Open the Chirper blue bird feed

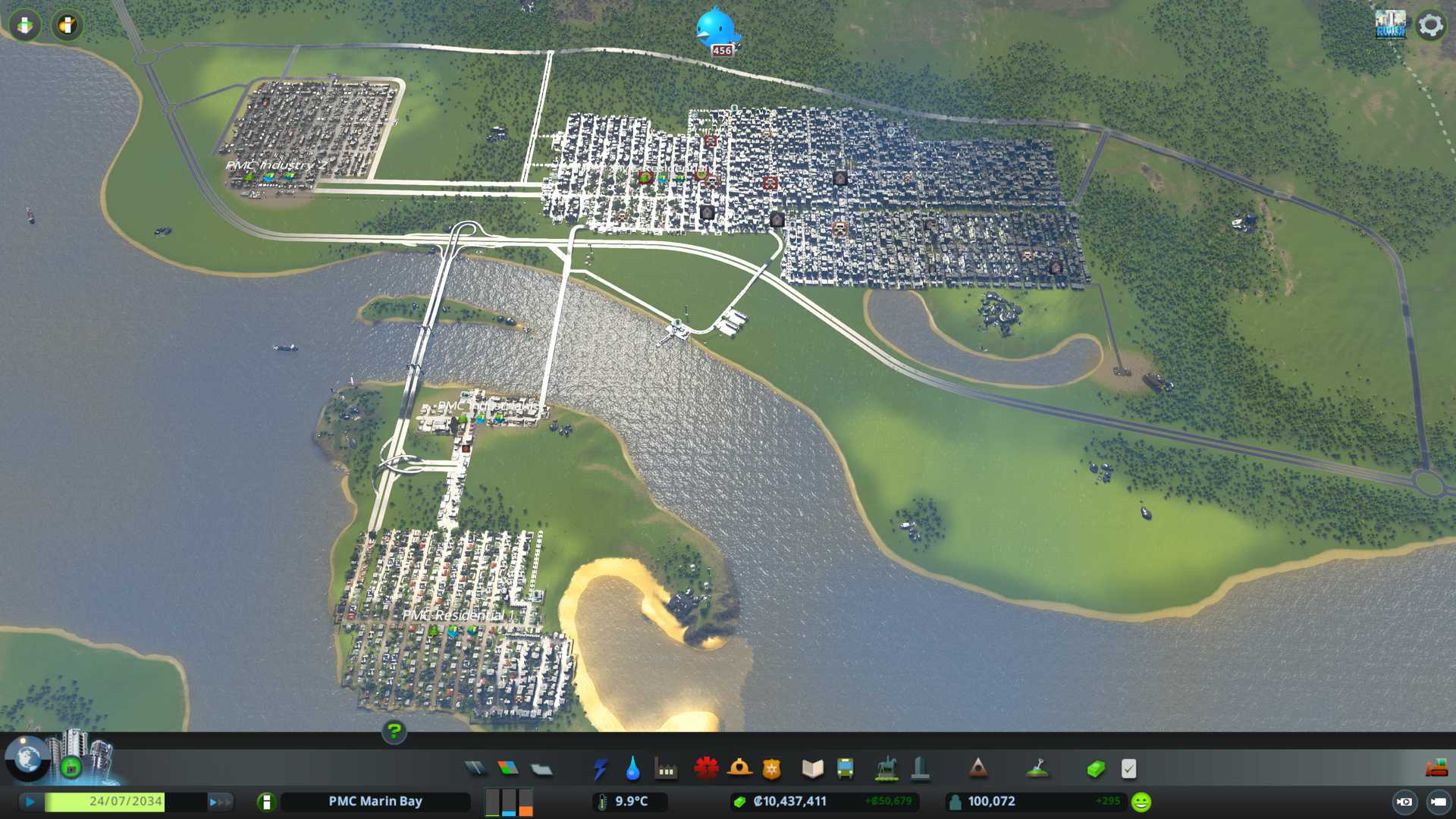[715, 30]
